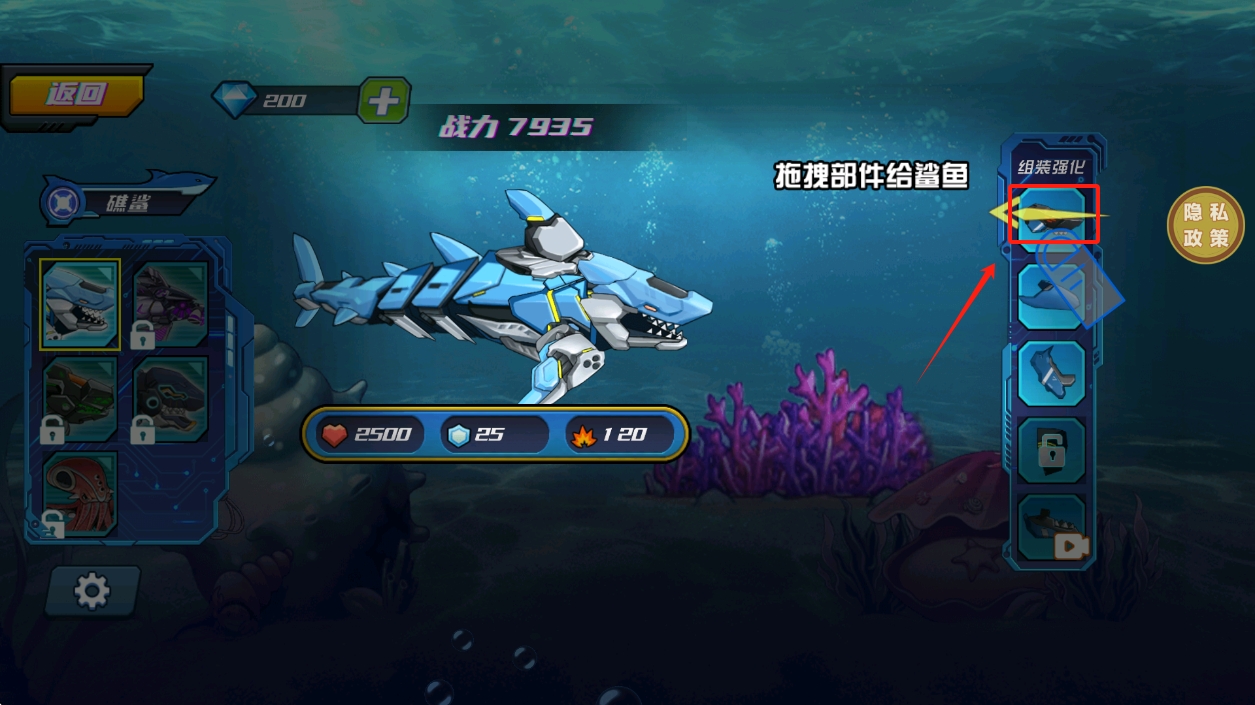
Task: Add diamonds with the green plus button
Action: [384, 101]
